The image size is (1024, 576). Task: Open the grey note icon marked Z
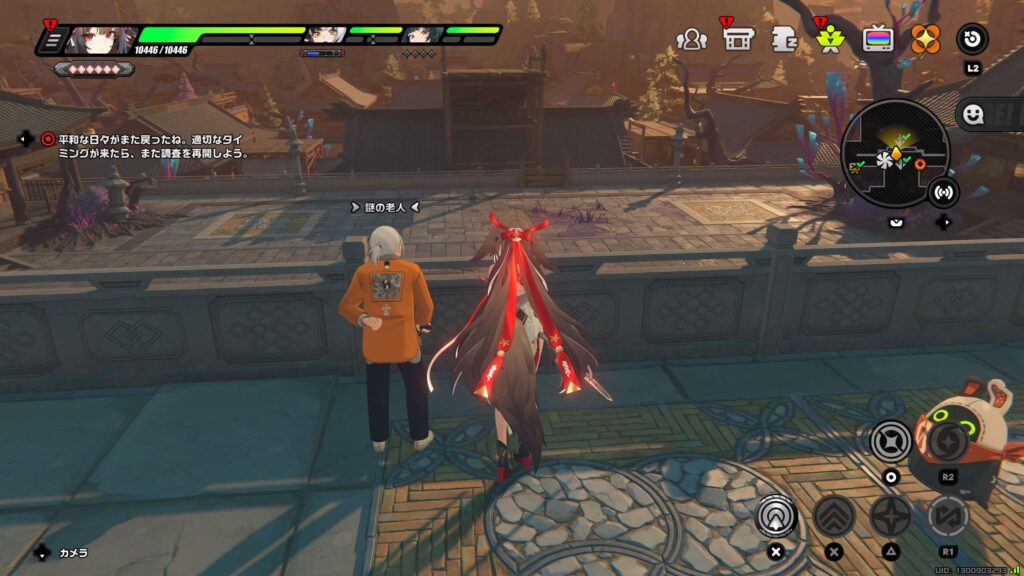click(783, 40)
